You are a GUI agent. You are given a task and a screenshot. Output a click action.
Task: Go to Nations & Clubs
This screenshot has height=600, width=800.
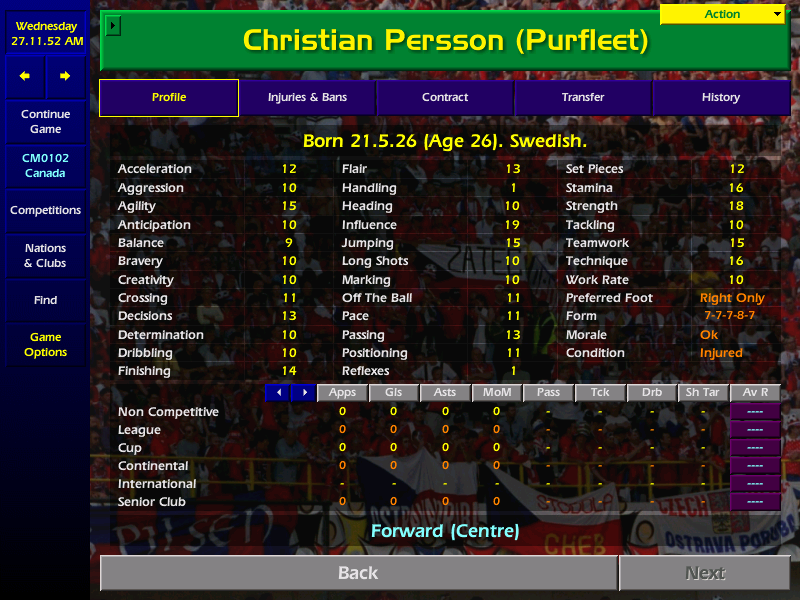[x=45, y=256]
